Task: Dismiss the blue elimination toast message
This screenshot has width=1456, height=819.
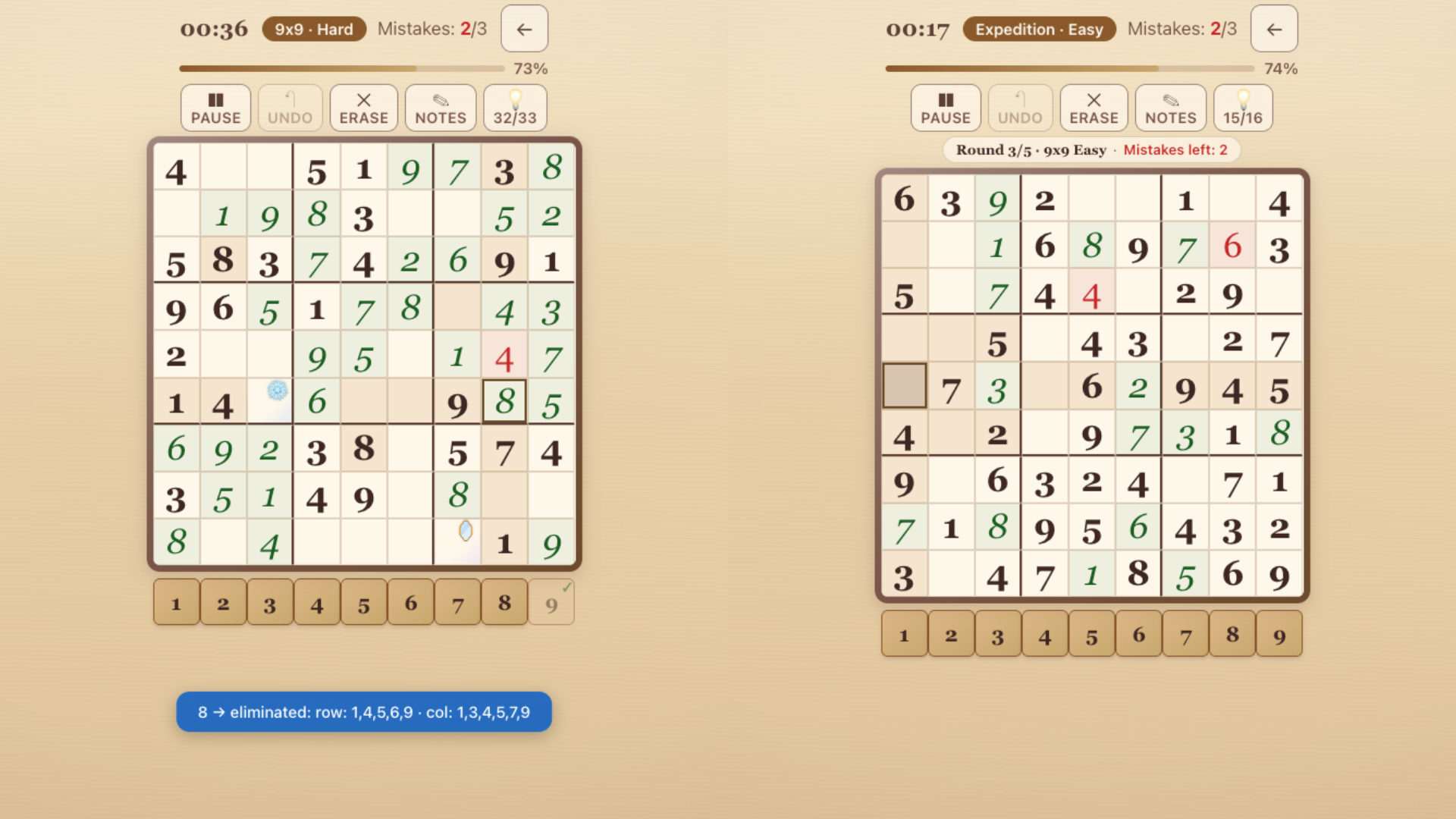Action: point(363,711)
